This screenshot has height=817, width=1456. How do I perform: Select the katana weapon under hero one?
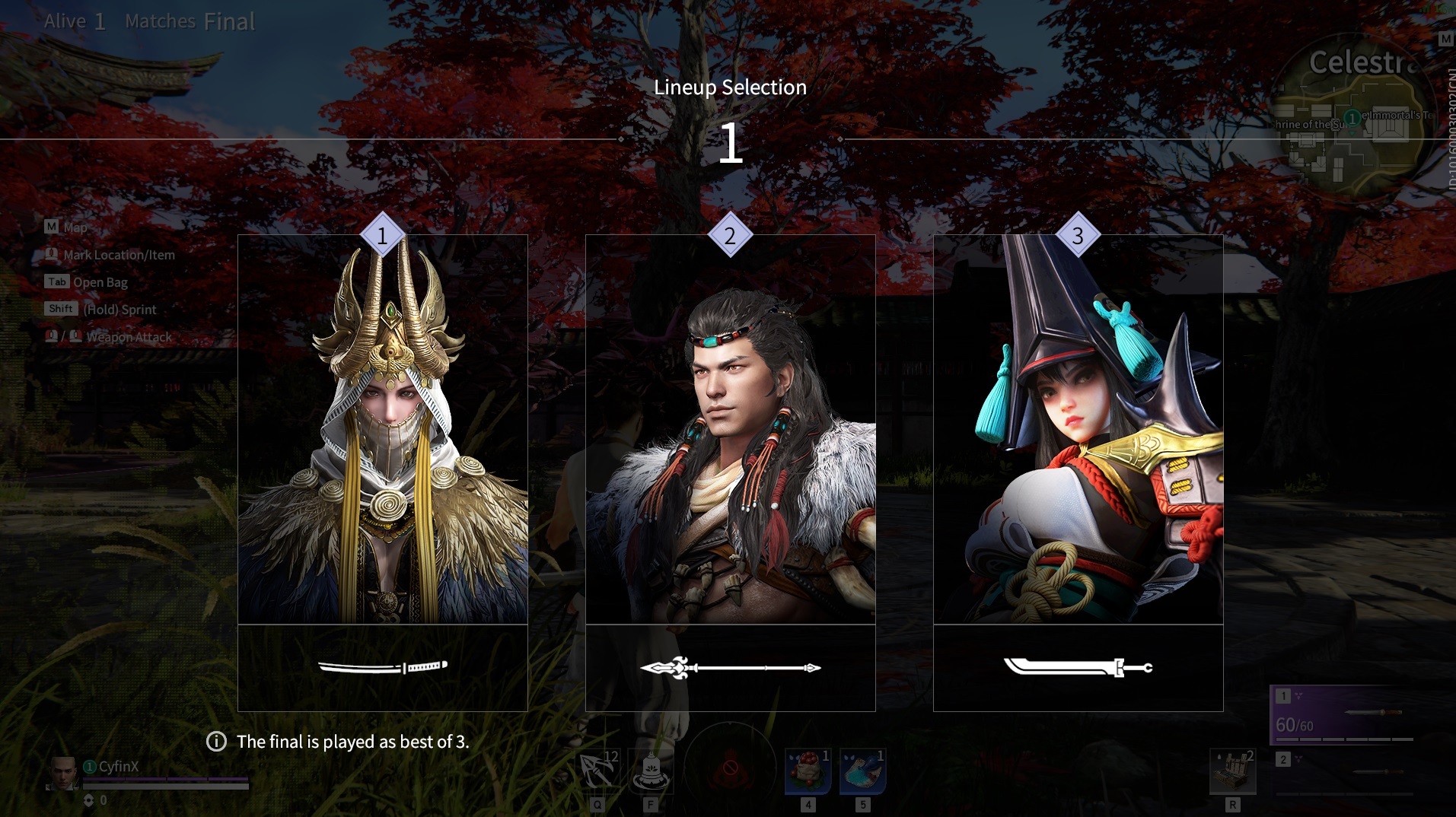382,667
